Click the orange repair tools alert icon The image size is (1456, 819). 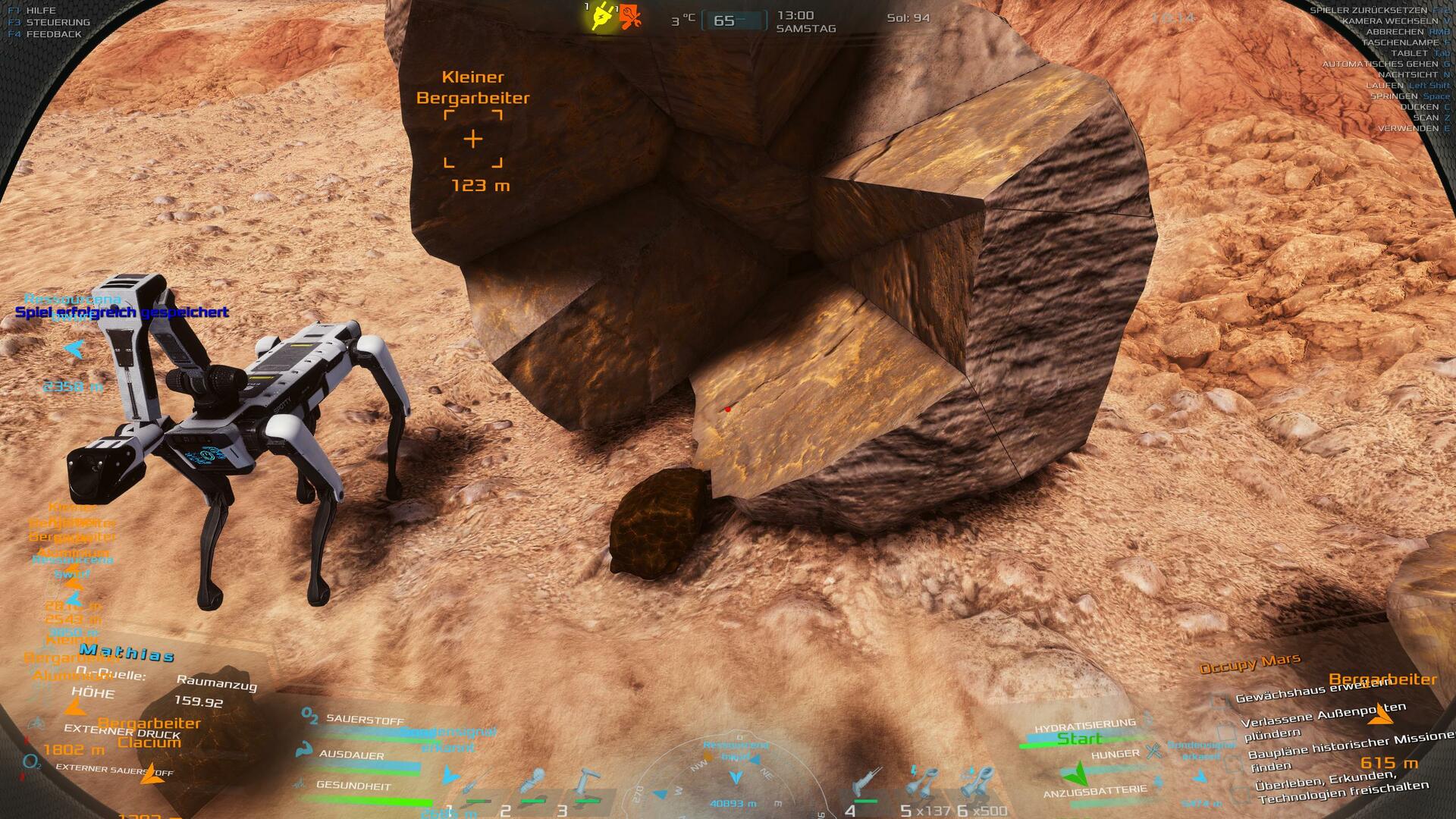coord(629,17)
